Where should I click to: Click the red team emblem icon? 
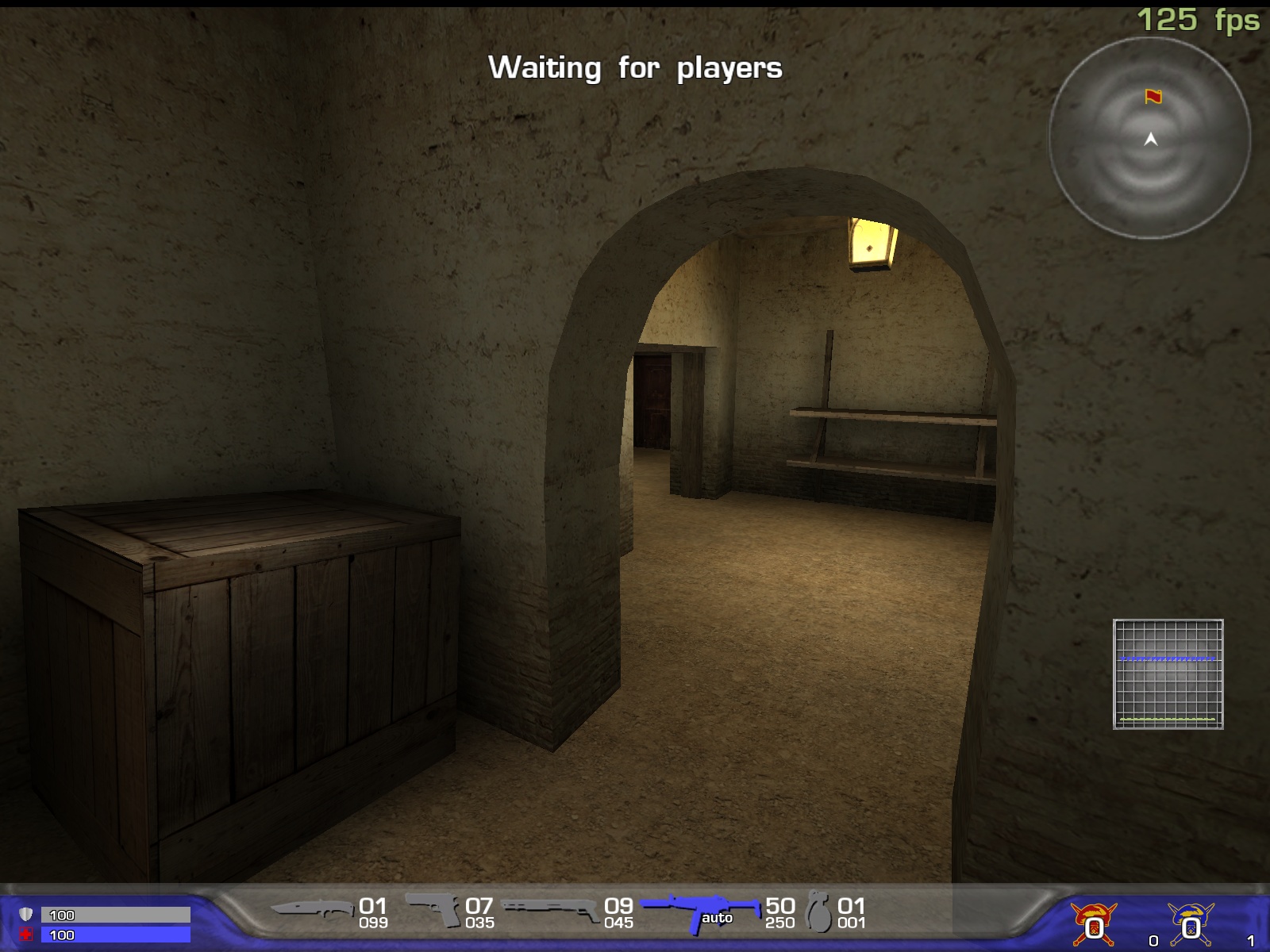coord(1094,923)
